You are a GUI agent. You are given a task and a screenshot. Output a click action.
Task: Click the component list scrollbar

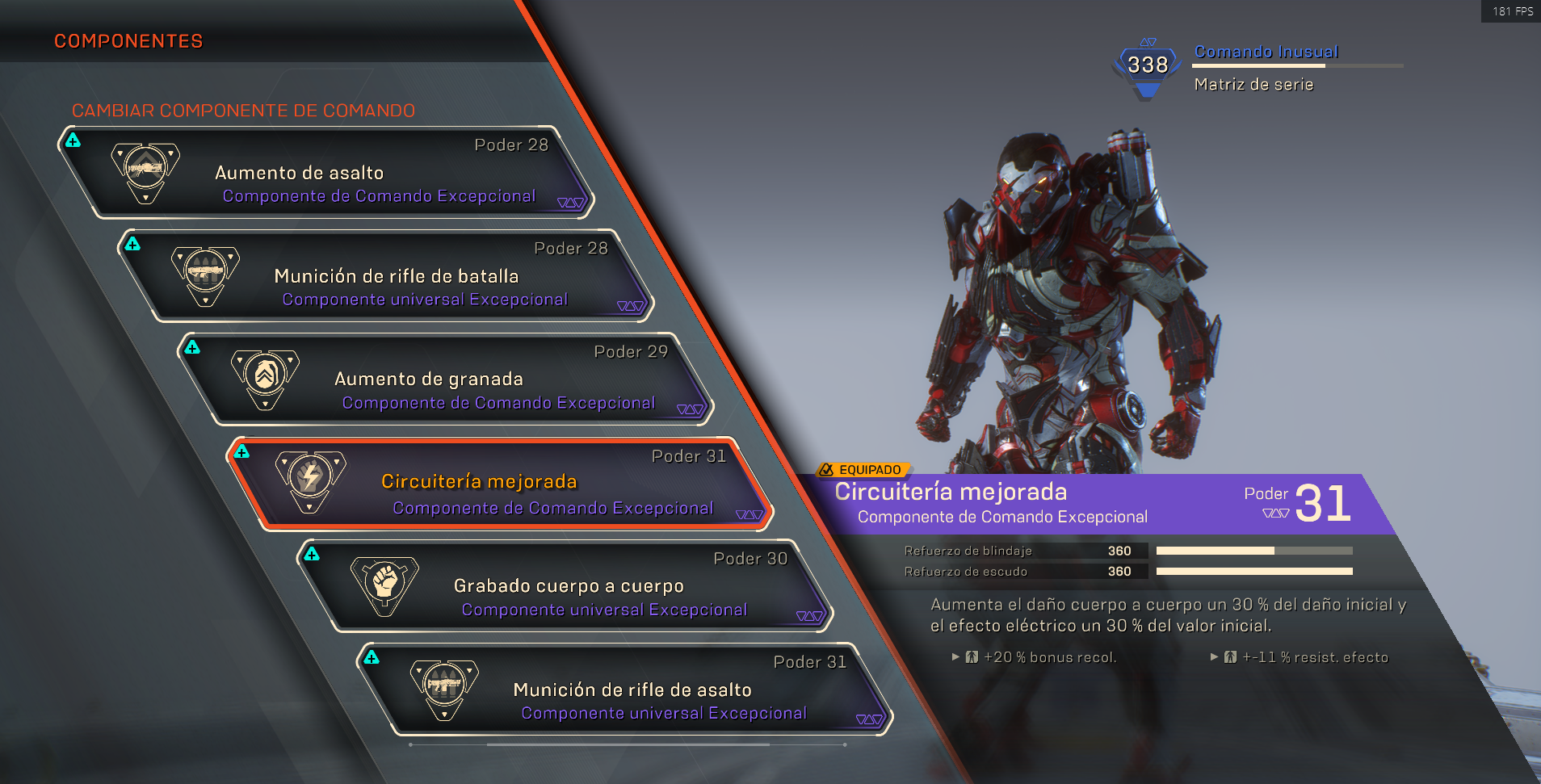[628, 744]
